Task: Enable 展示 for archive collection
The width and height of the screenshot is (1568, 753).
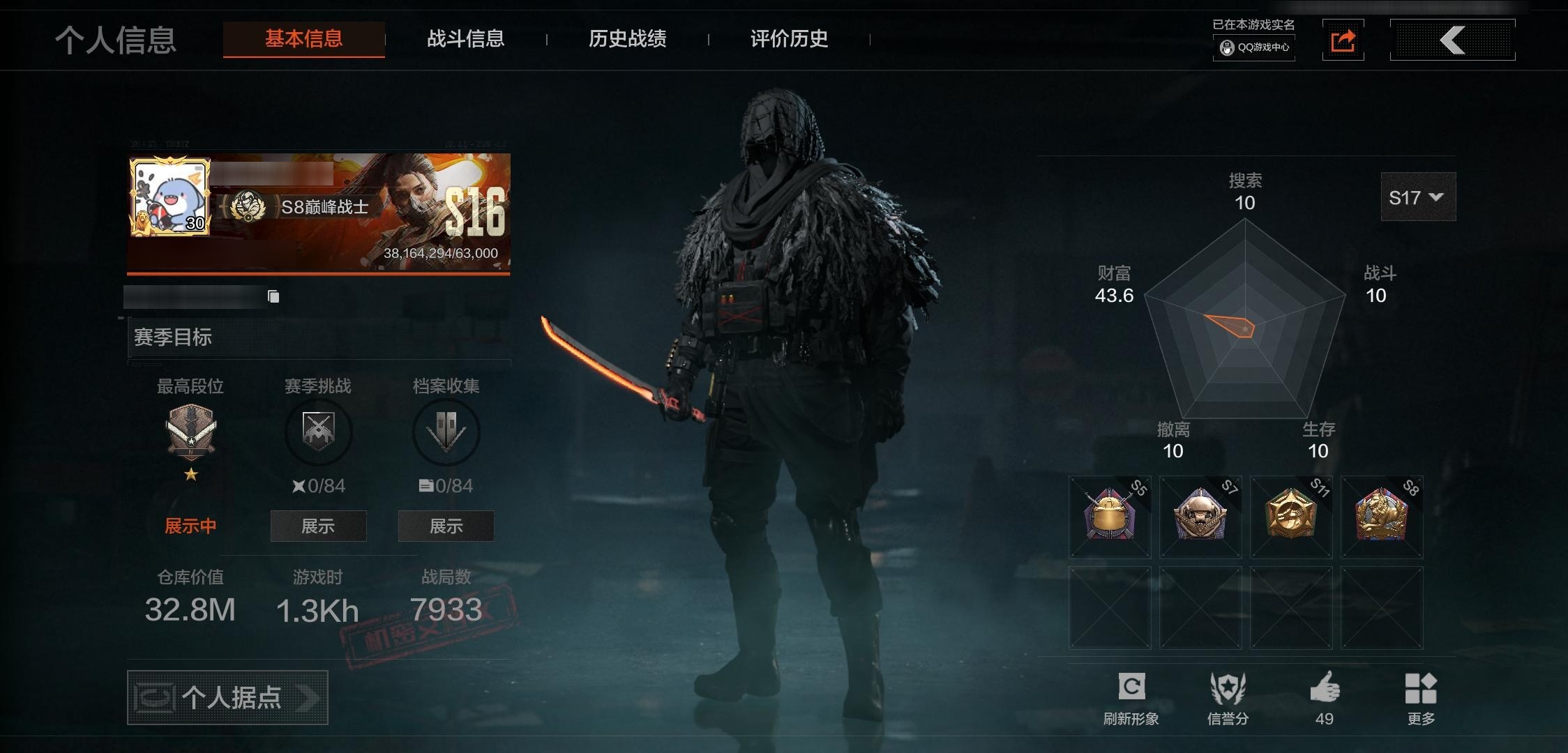Action: click(x=446, y=526)
